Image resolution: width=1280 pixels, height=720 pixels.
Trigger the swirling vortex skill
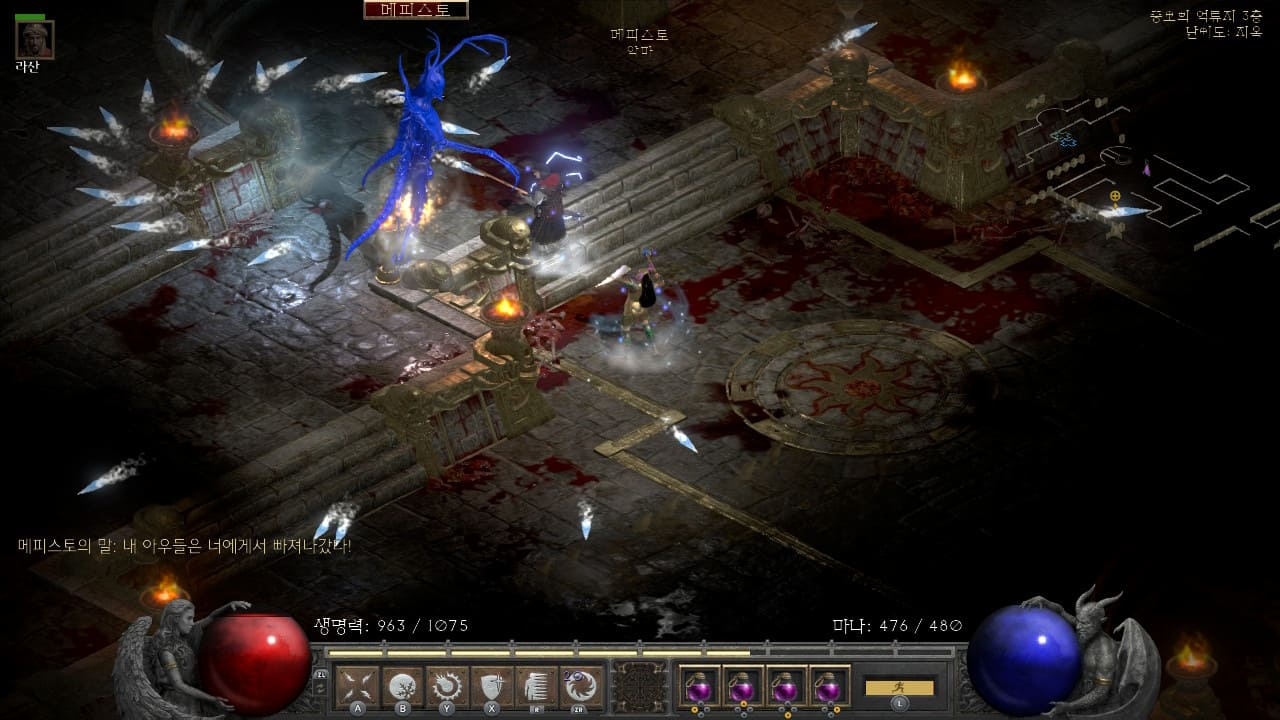581,686
